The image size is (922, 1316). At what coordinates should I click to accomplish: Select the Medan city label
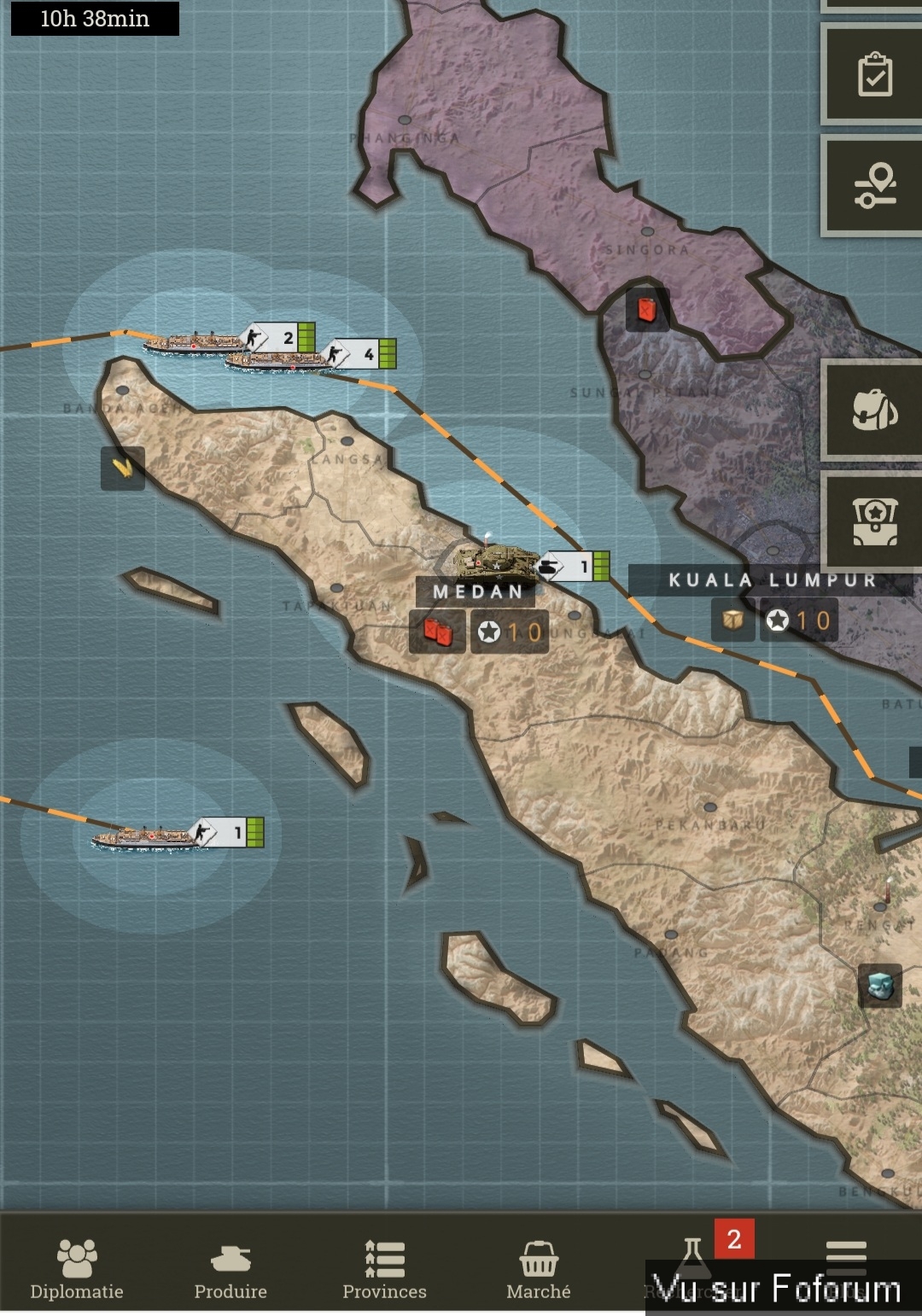pos(476,591)
